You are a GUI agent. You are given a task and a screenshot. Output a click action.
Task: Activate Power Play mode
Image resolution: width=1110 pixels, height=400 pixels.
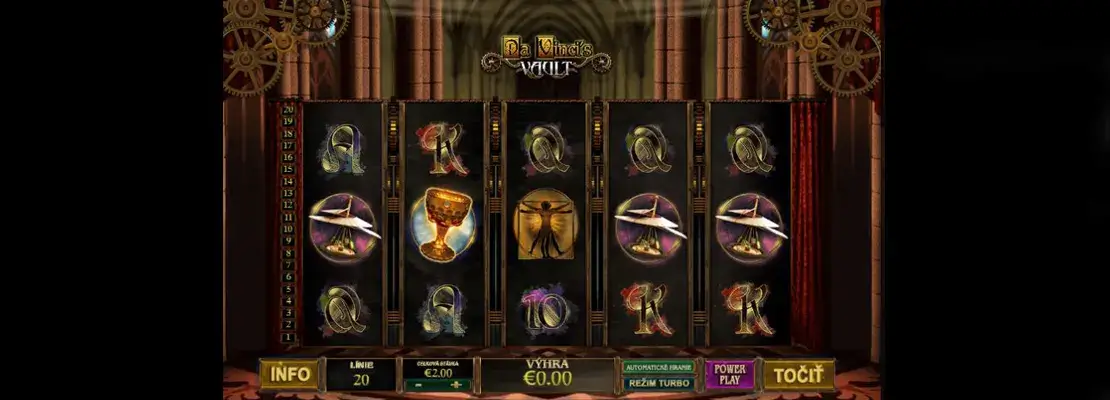click(x=731, y=374)
